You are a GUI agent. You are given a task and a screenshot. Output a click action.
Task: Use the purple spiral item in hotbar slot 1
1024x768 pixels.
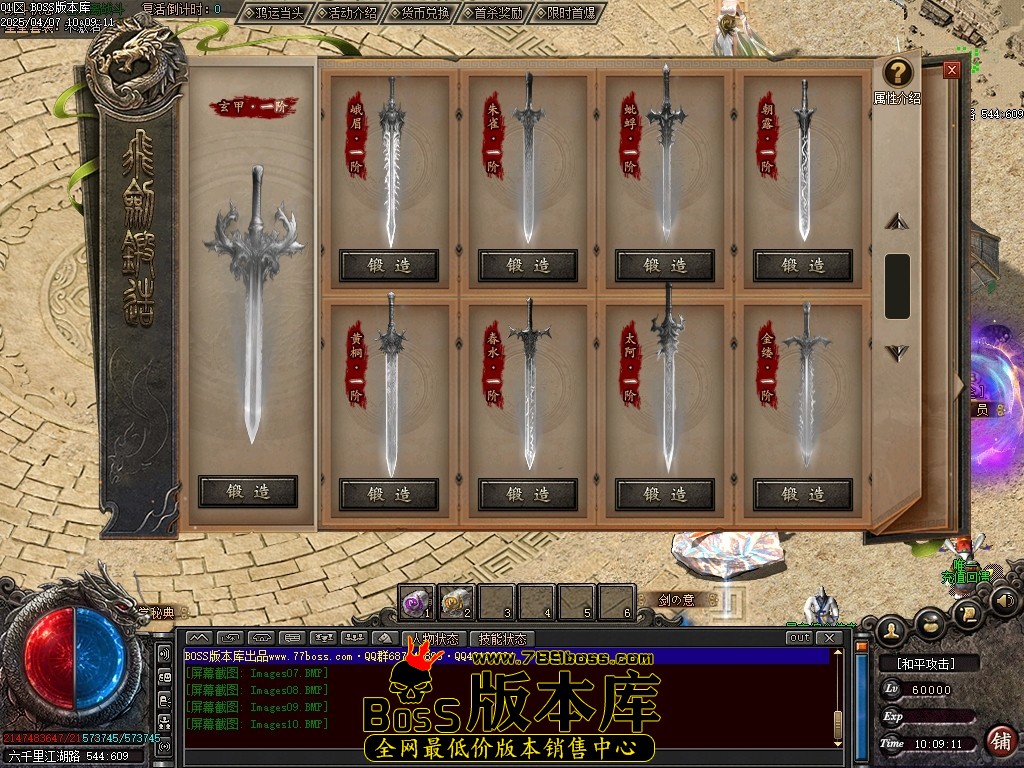(x=415, y=602)
